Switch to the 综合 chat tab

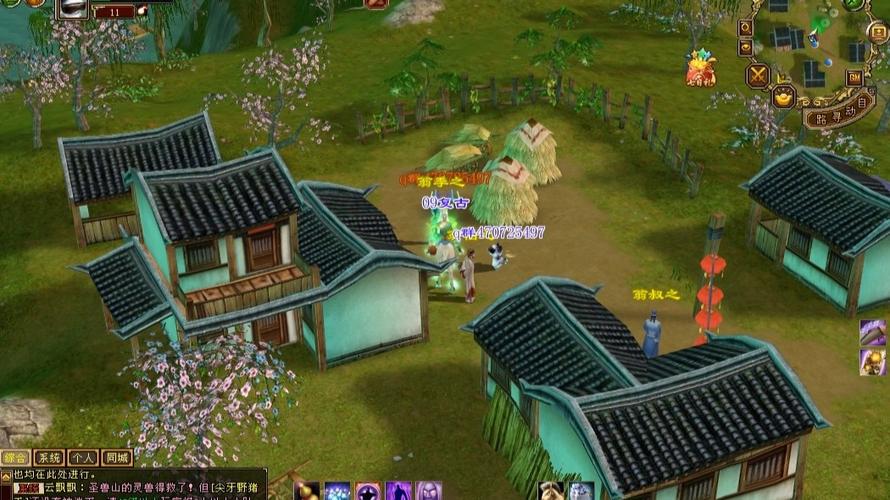pos(15,458)
